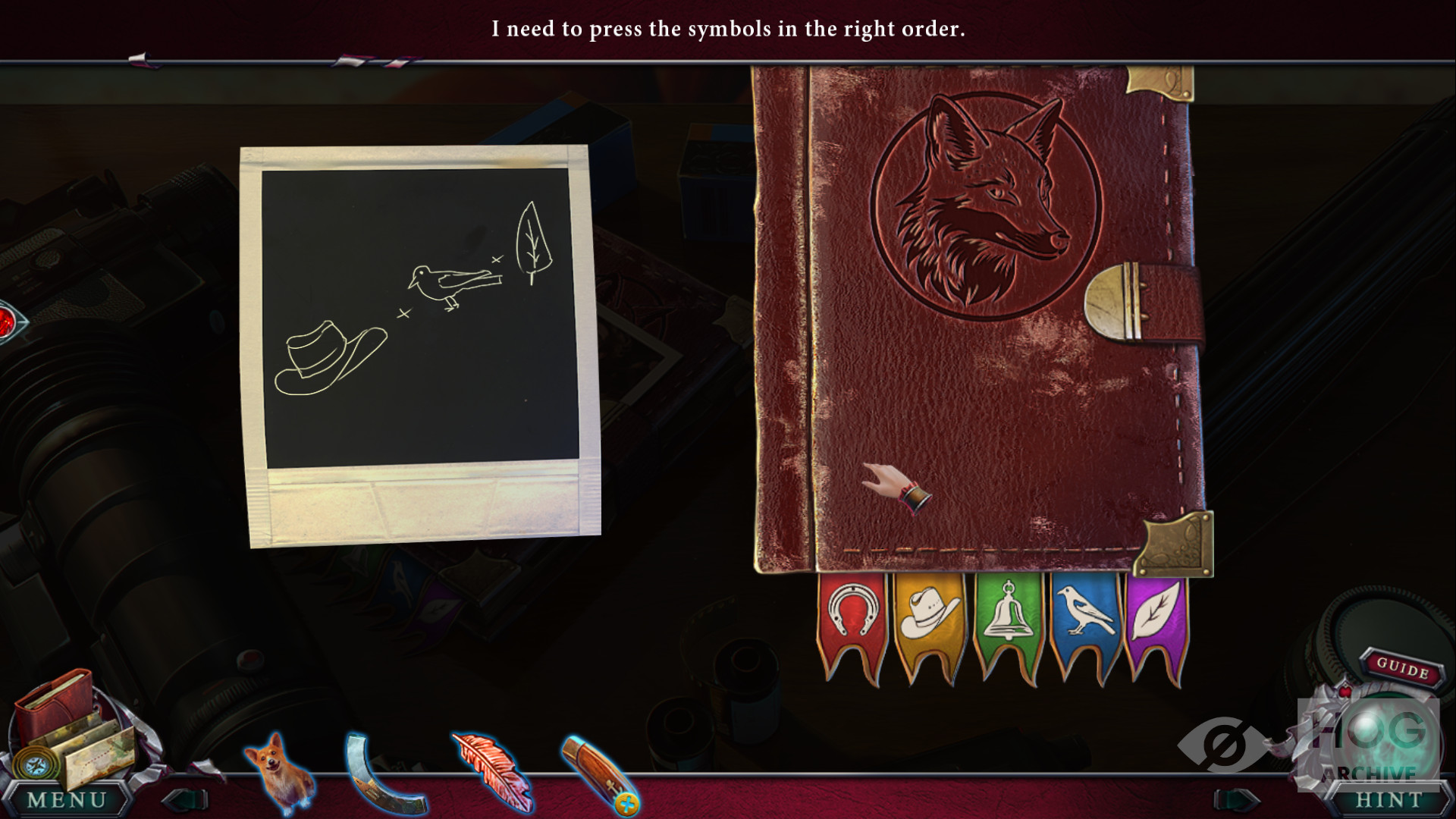The image size is (1456, 819).
Task: Select the pocket knife inventory item
Action: click(598, 773)
